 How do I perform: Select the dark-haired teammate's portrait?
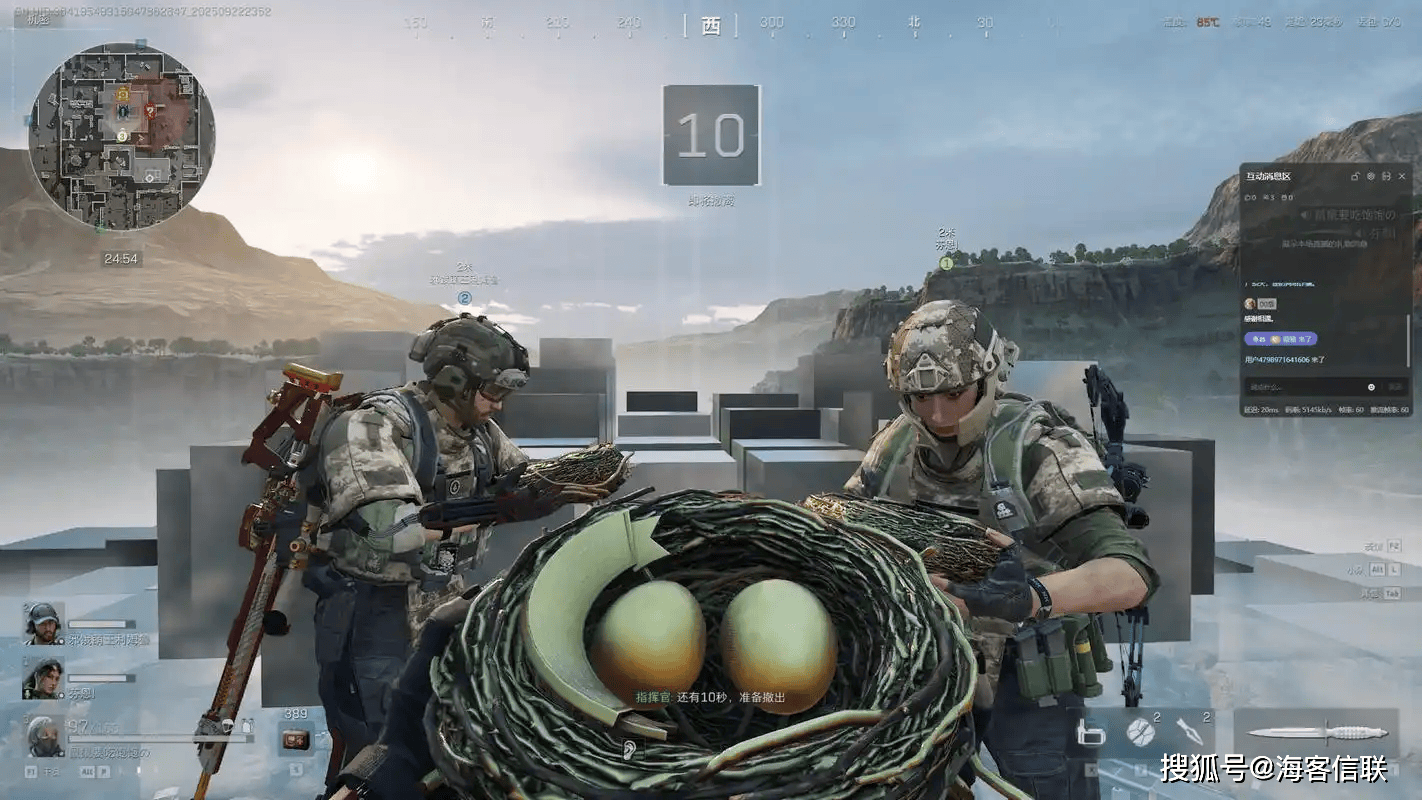click(x=43, y=677)
